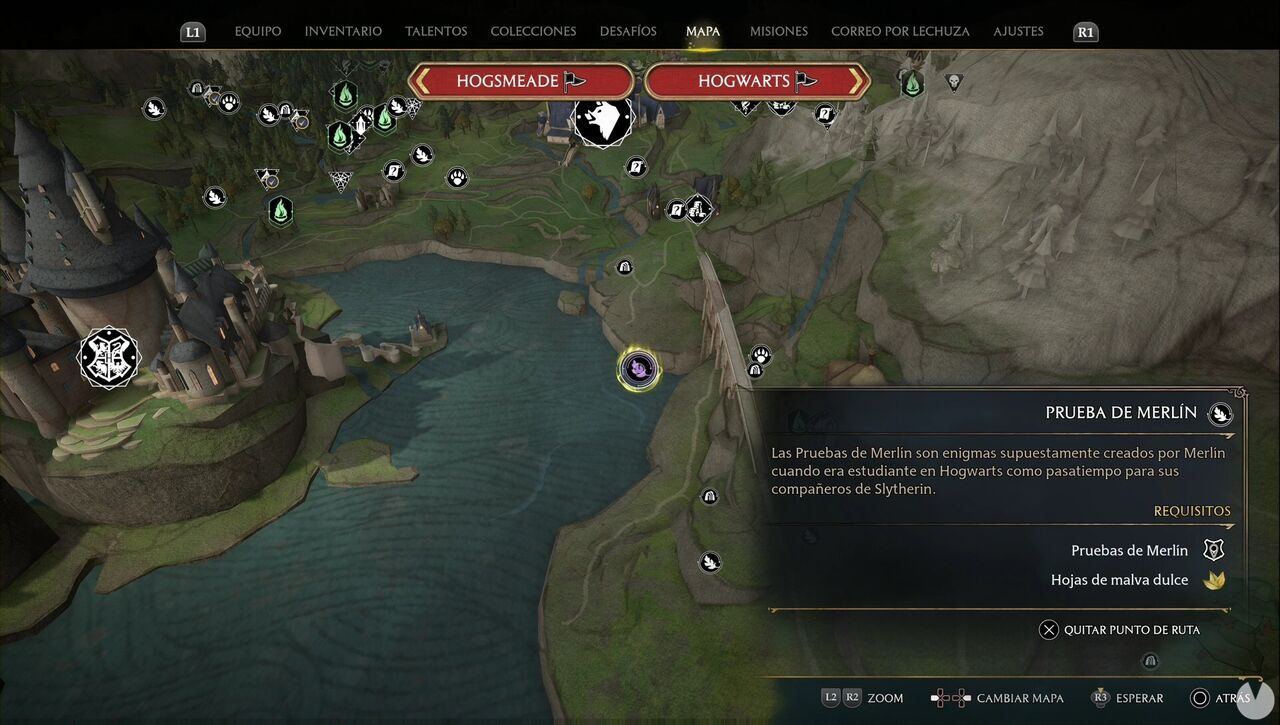The image size is (1280, 725).
Task: Click a white leaf collectible marker
Action: tap(154, 108)
